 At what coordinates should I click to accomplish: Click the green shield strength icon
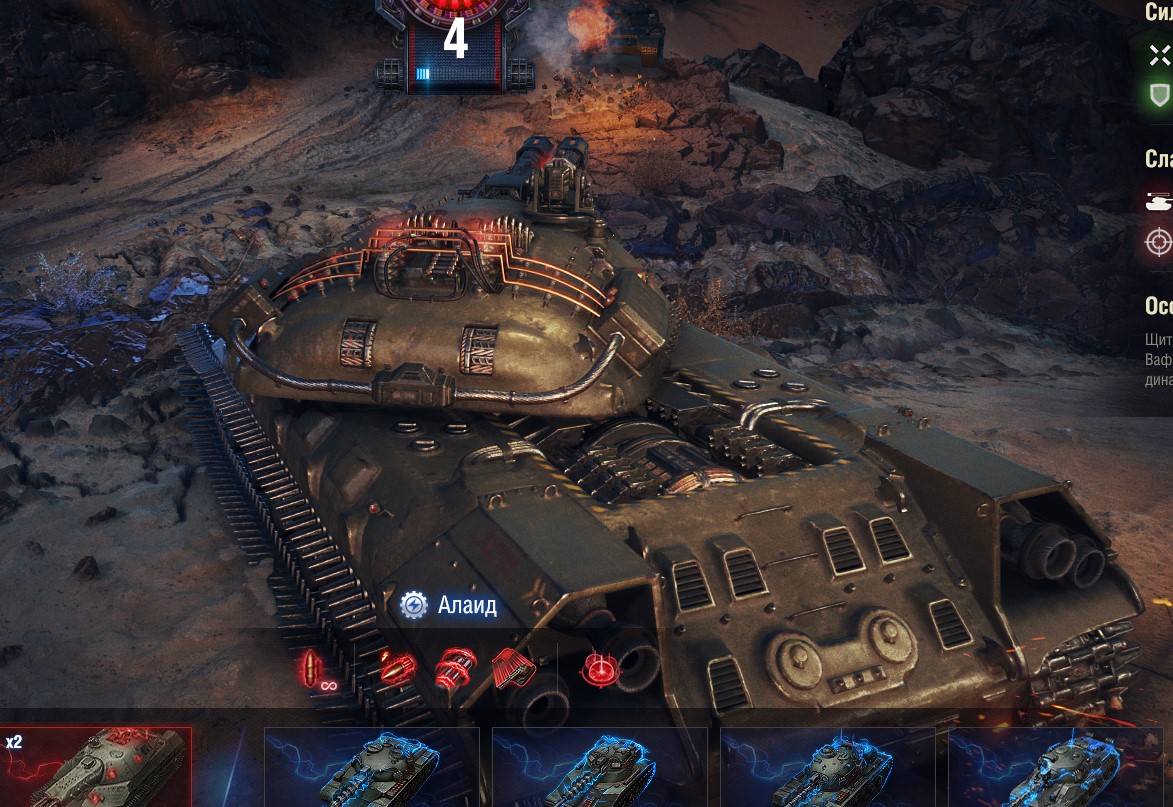point(1159,95)
